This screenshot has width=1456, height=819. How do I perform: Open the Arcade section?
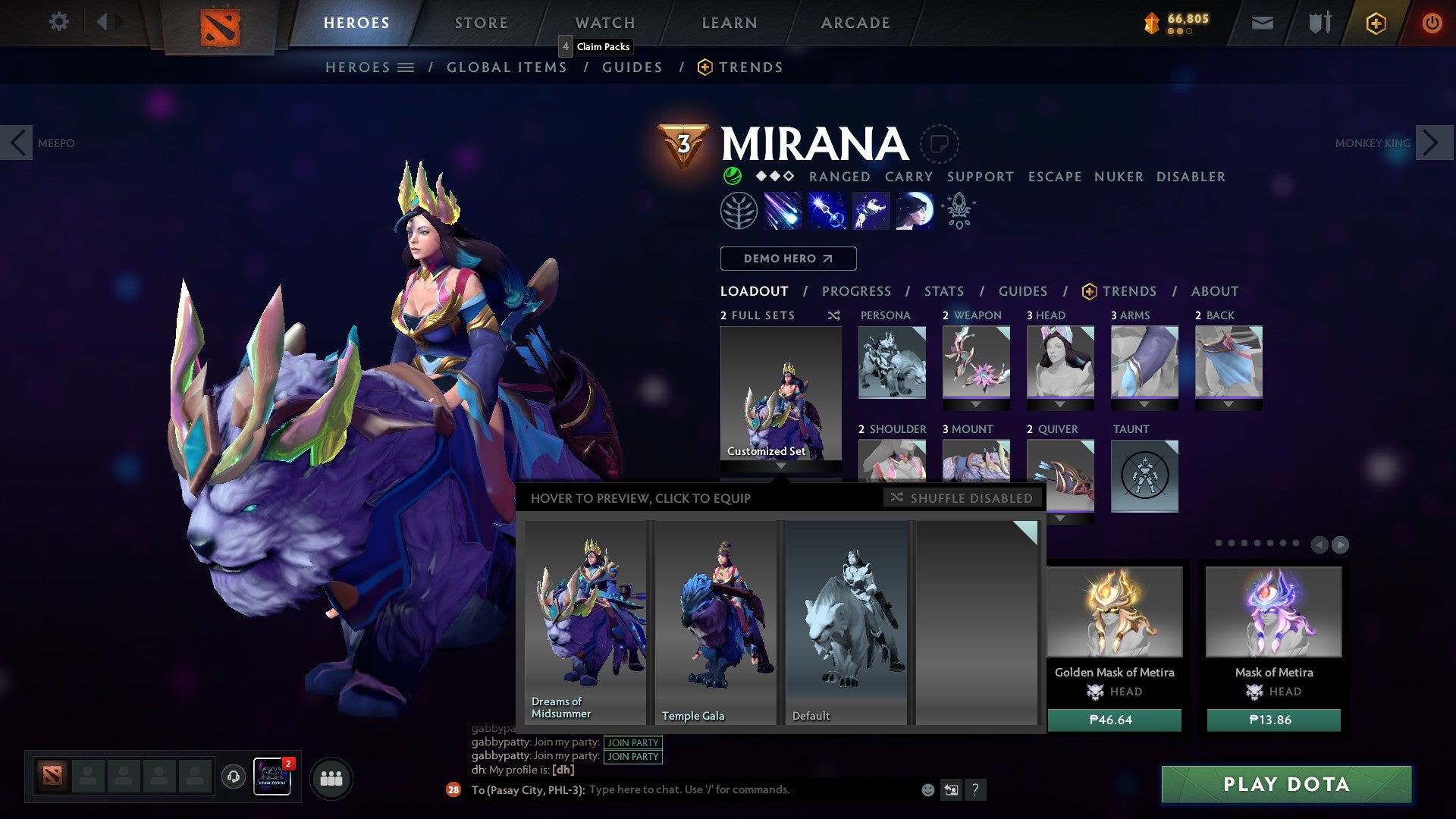pos(855,22)
